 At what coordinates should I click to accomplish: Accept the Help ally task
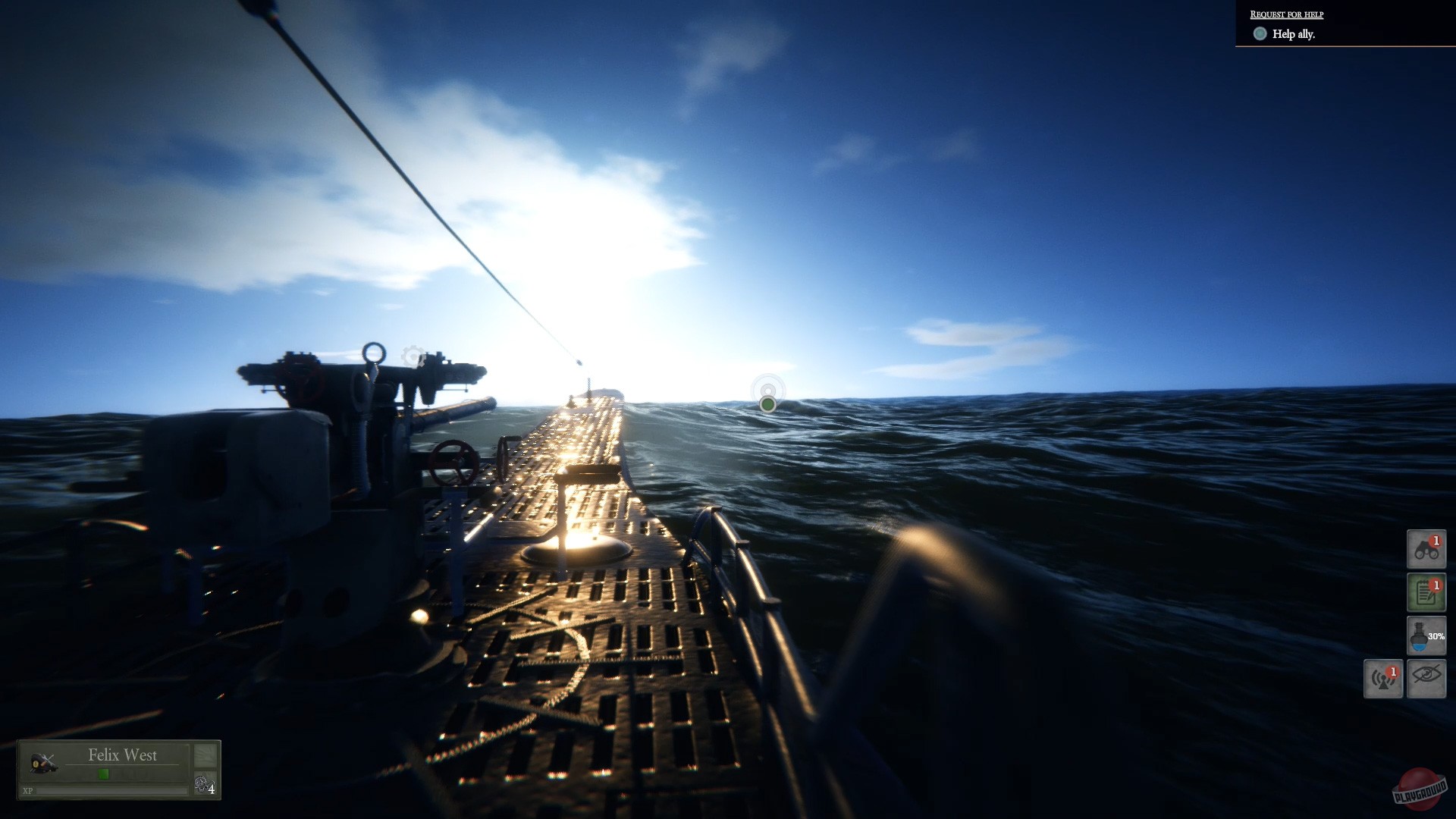coord(1293,34)
